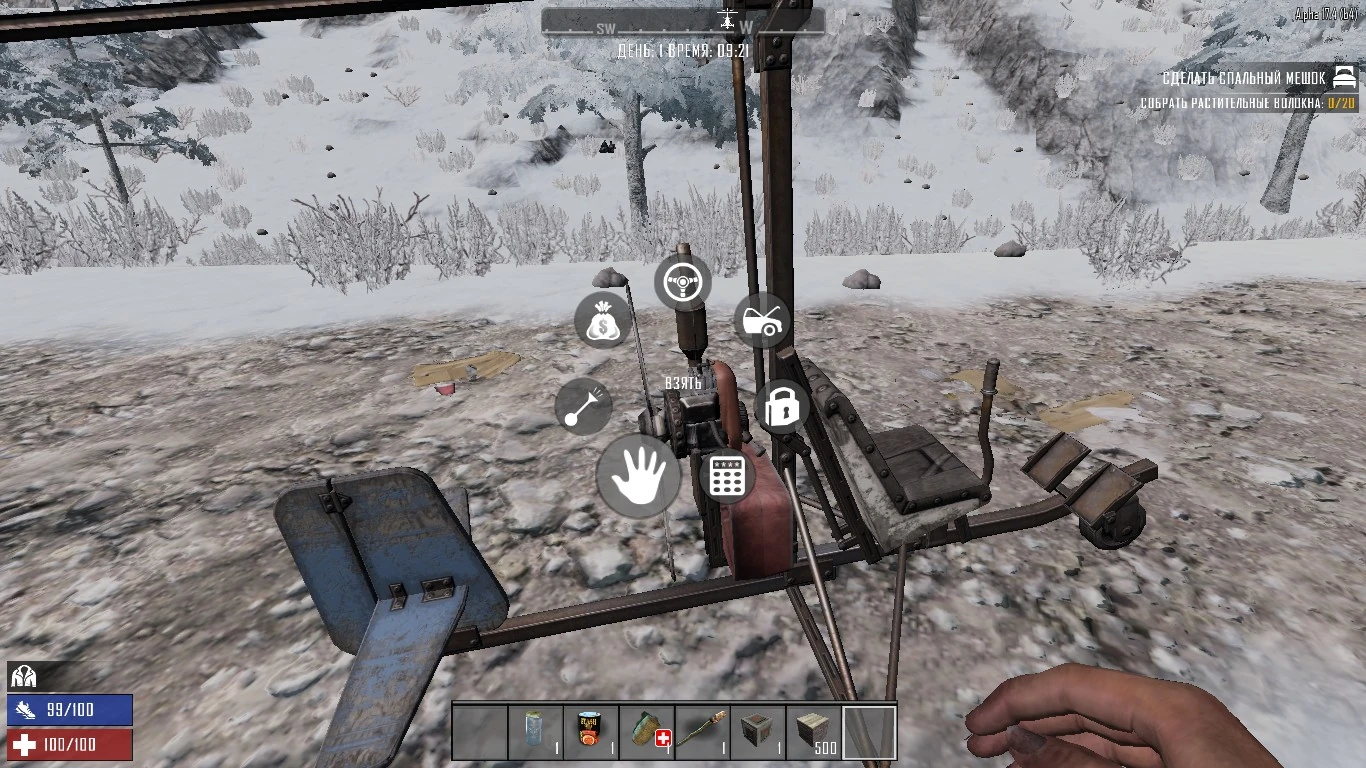Select the car hood service icon

coord(762,321)
